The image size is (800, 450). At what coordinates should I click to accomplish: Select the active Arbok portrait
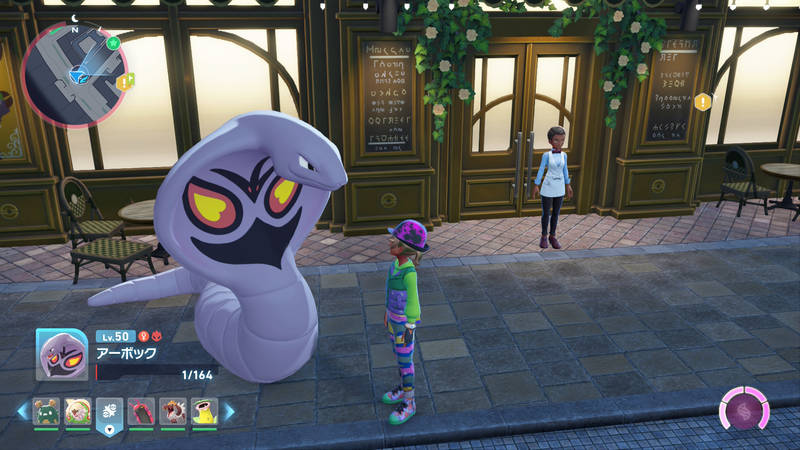tap(62, 353)
